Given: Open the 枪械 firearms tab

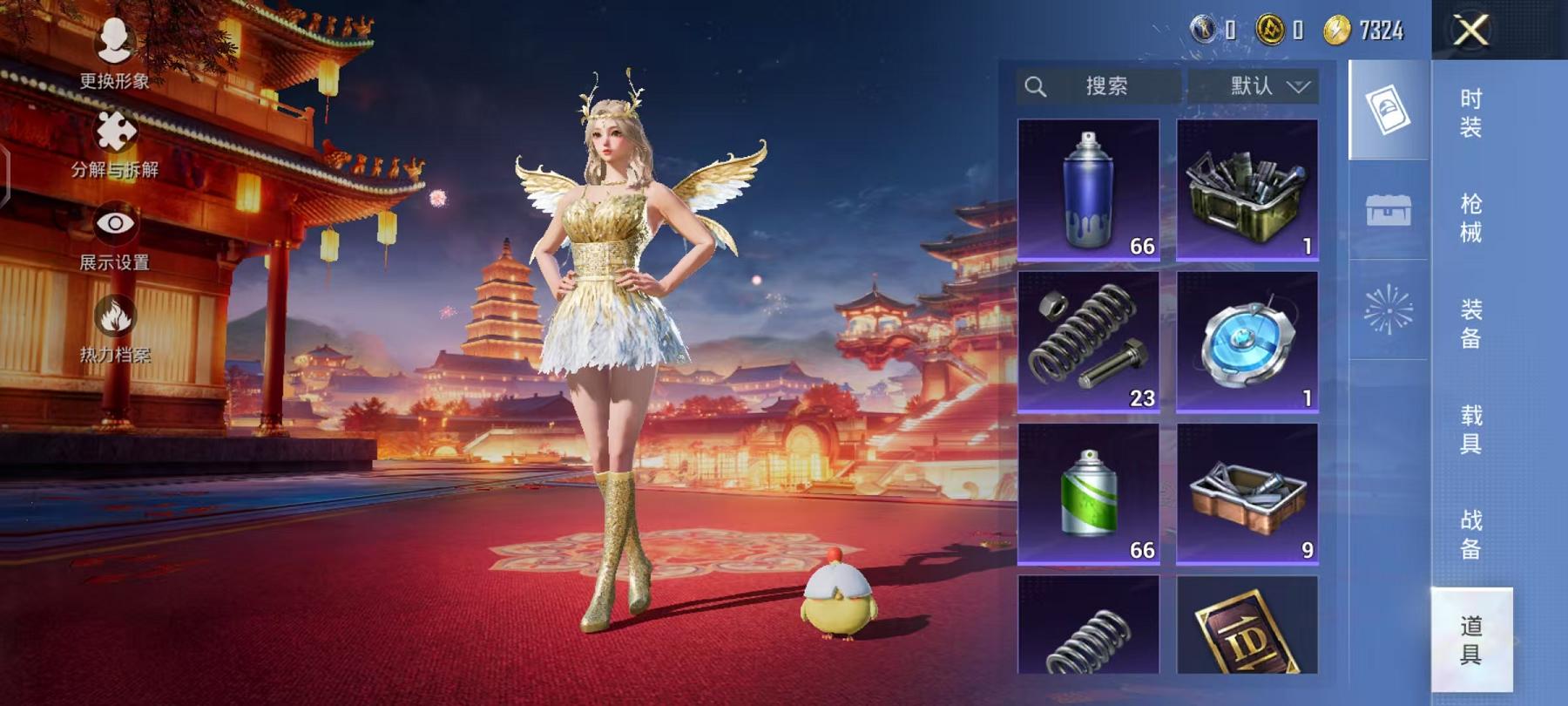Looking at the screenshot, I should click(1470, 225).
